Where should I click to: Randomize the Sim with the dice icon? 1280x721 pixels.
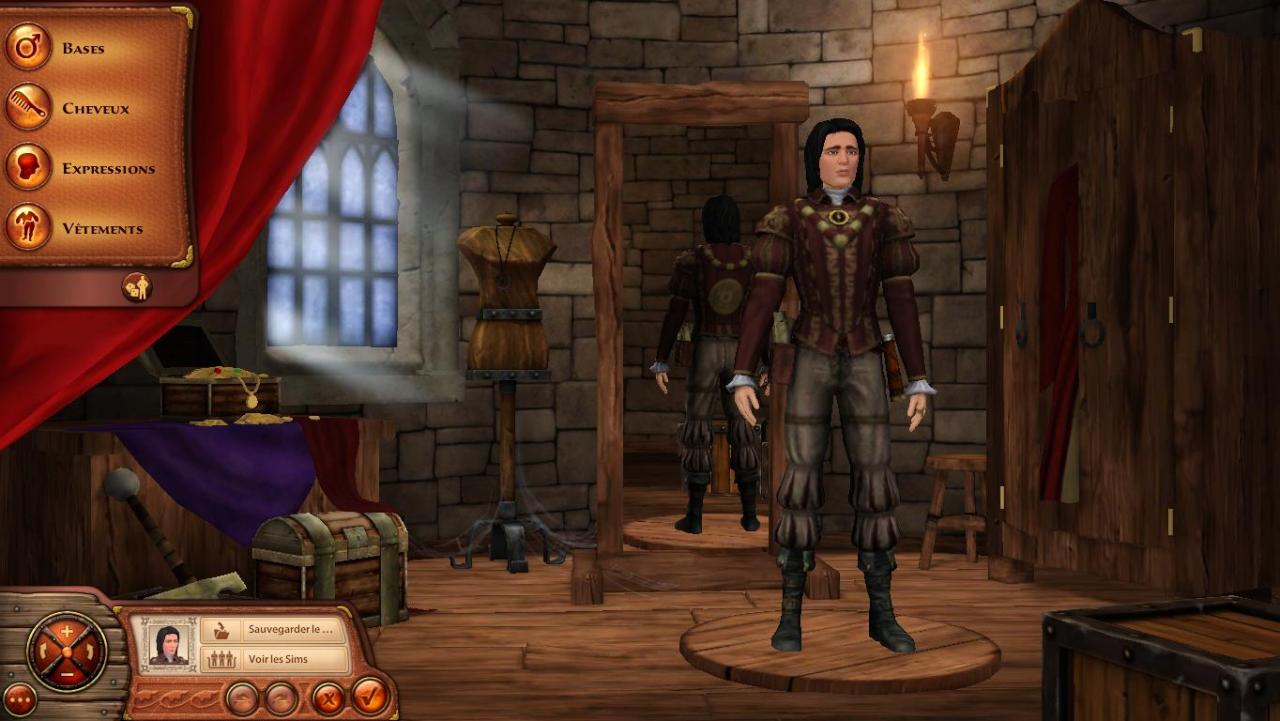click(x=137, y=287)
